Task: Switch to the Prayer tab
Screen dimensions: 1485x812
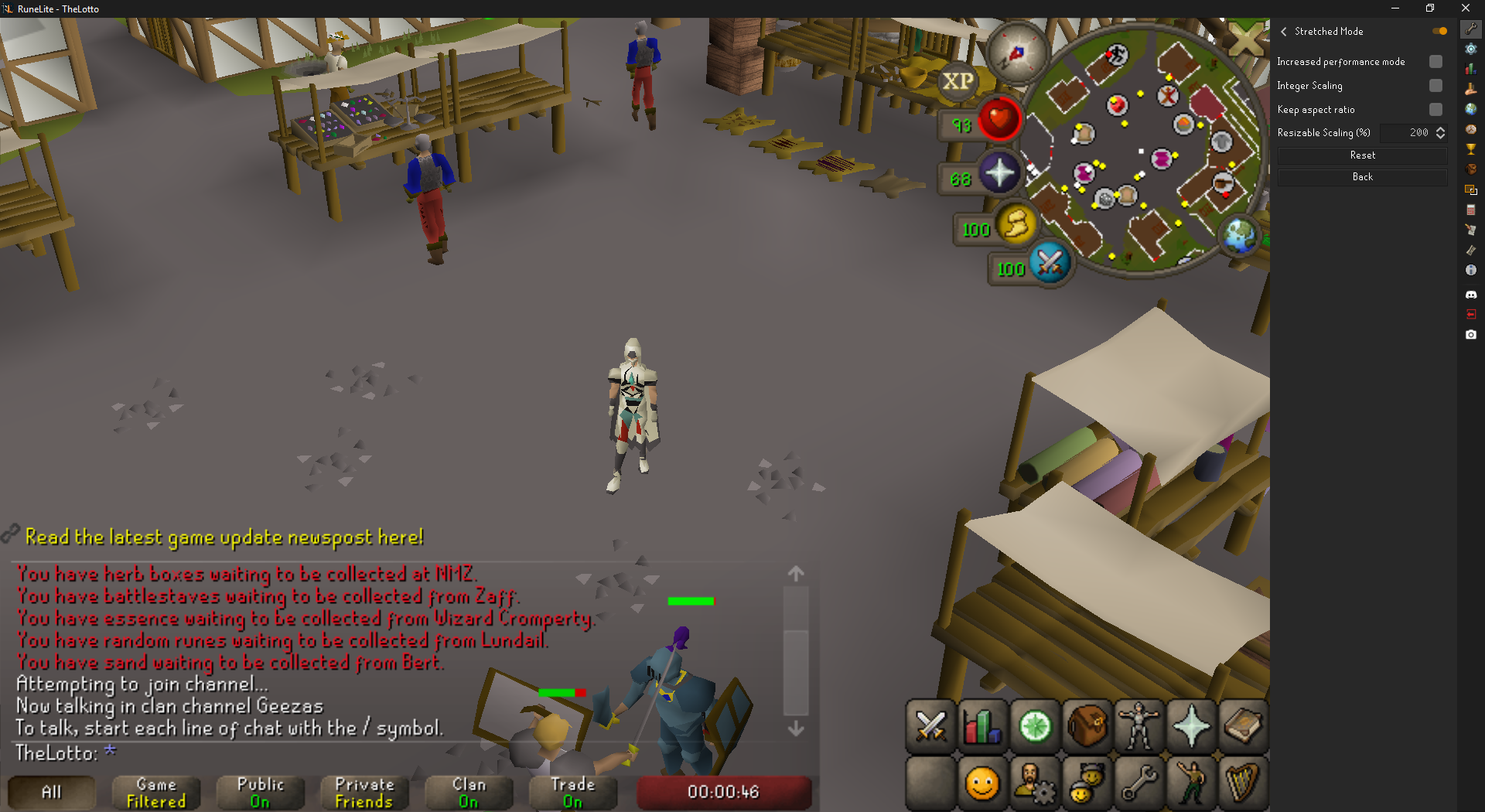Action: pos(1191,727)
